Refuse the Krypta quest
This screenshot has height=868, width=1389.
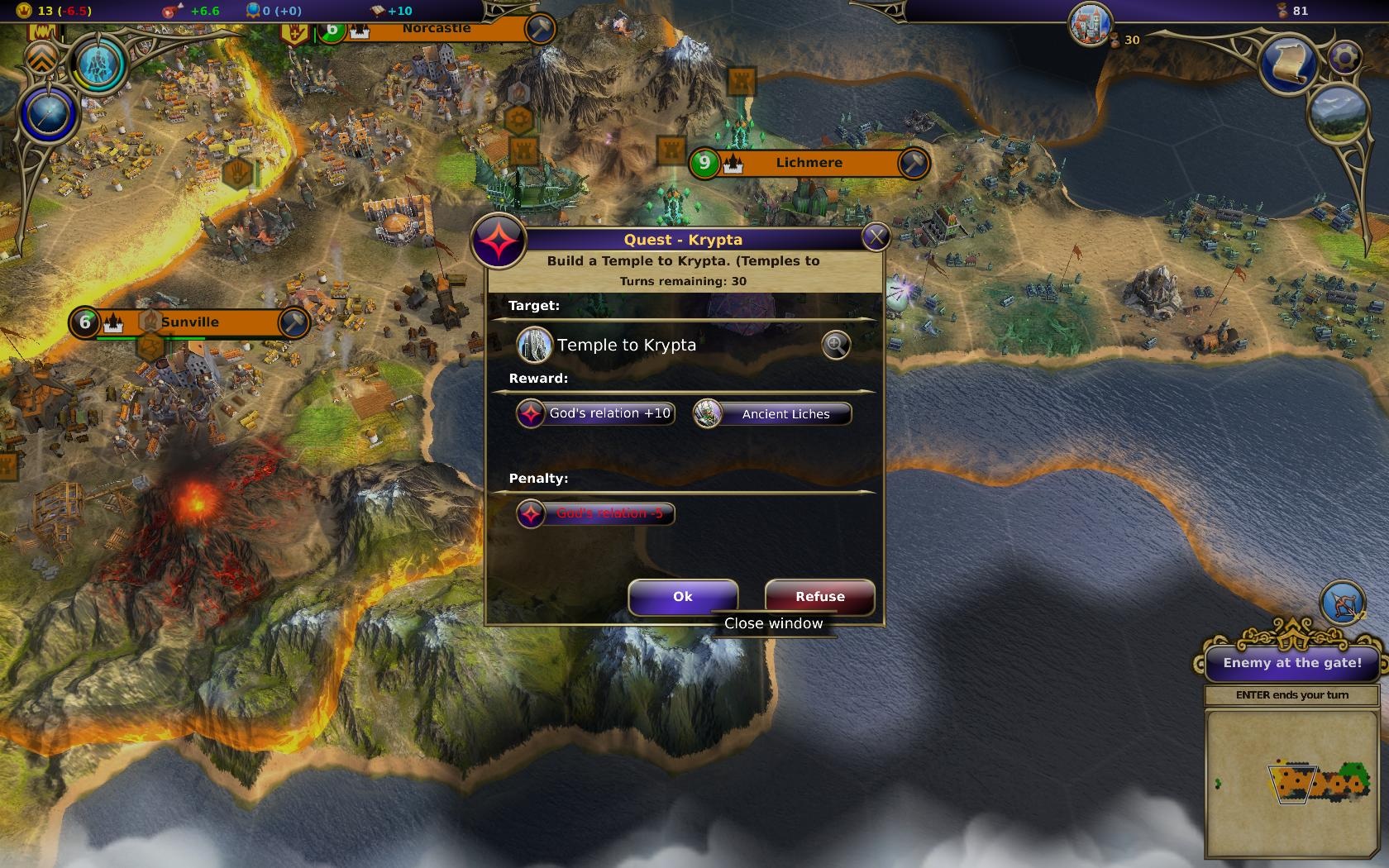tap(819, 597)
